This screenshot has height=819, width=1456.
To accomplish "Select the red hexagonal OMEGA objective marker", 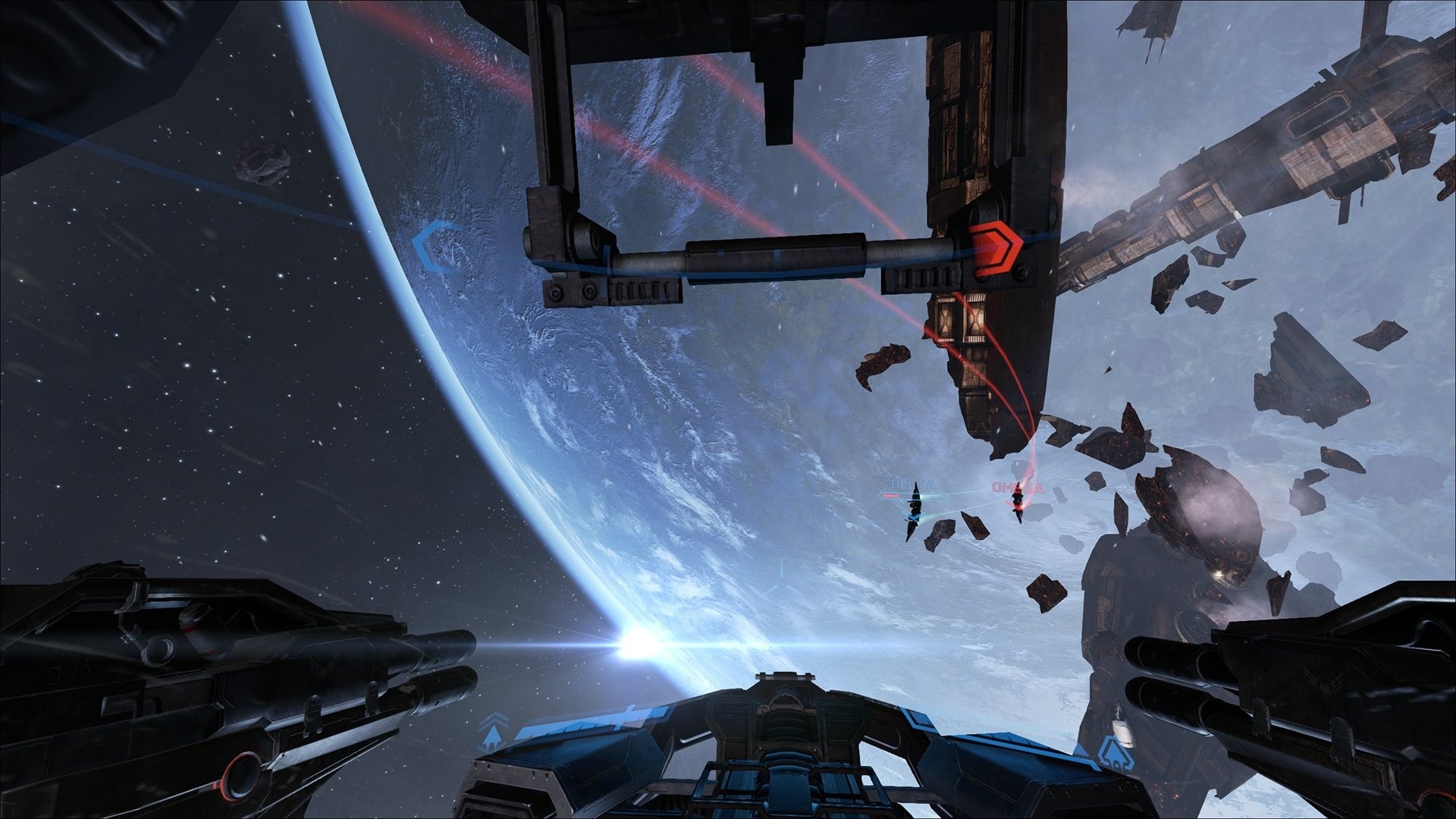I will [995, 248].
